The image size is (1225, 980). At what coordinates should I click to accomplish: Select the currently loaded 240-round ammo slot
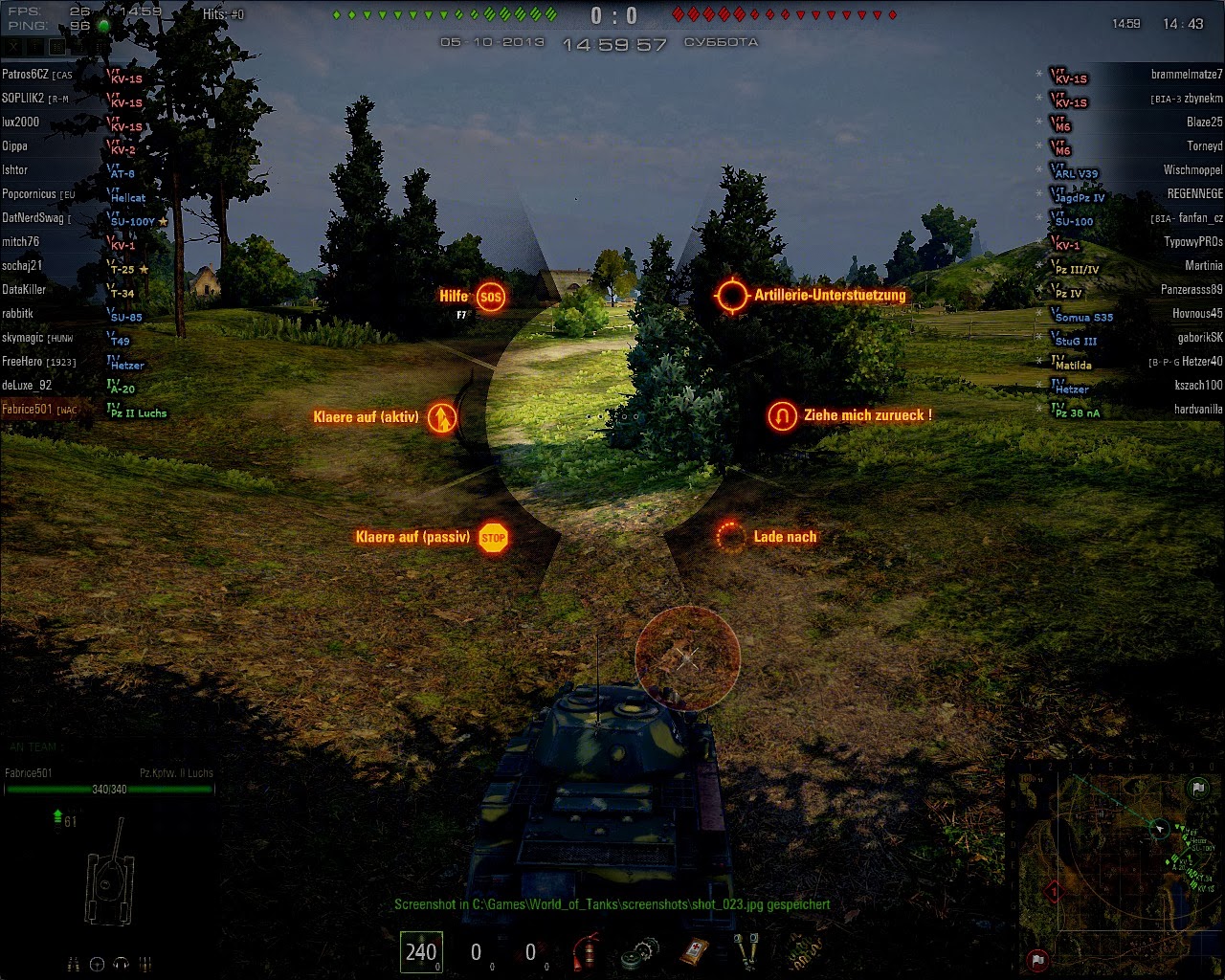tap(422, 952)
